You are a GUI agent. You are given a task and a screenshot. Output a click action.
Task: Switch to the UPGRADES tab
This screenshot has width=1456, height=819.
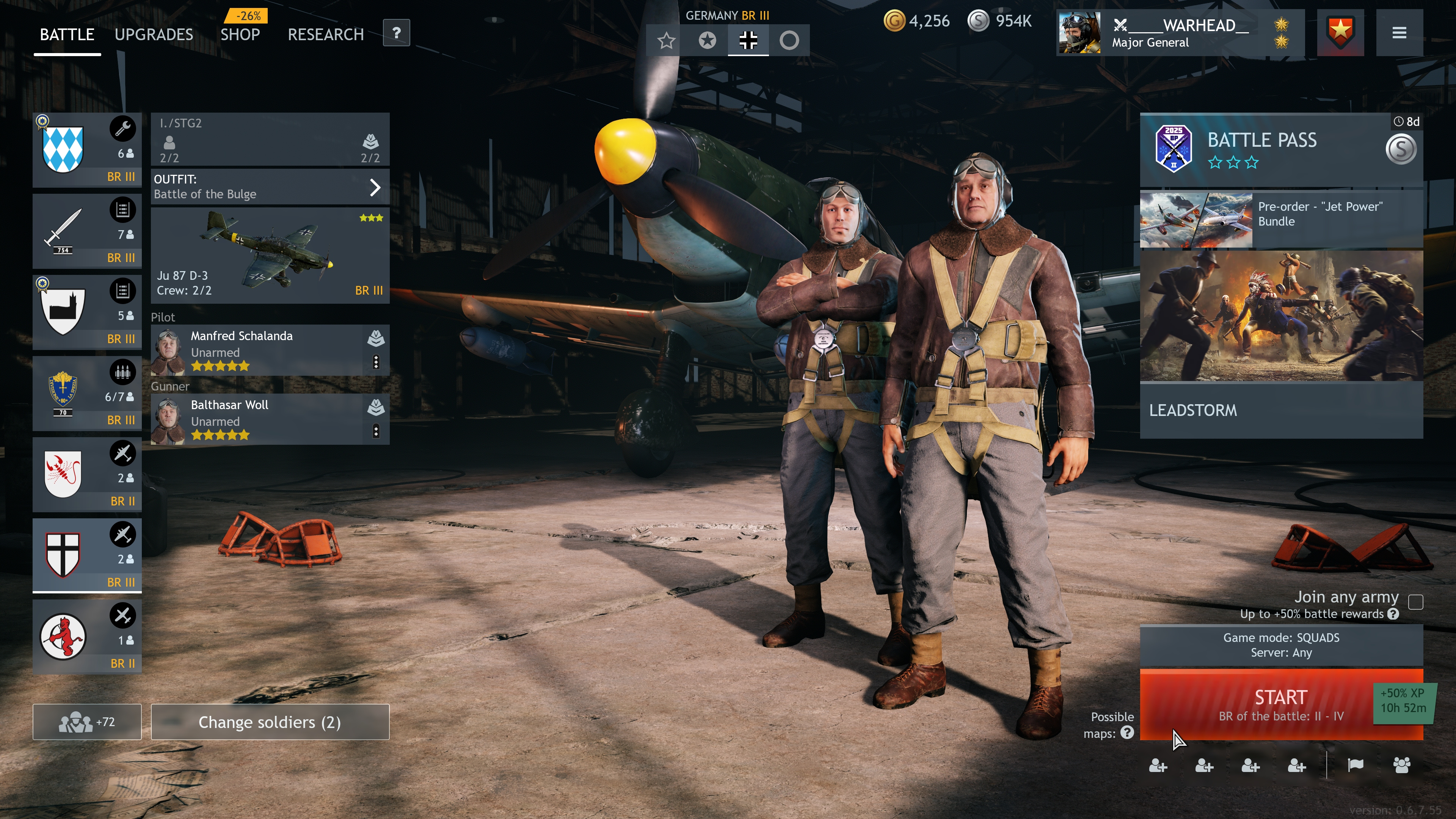click(154, 35)
